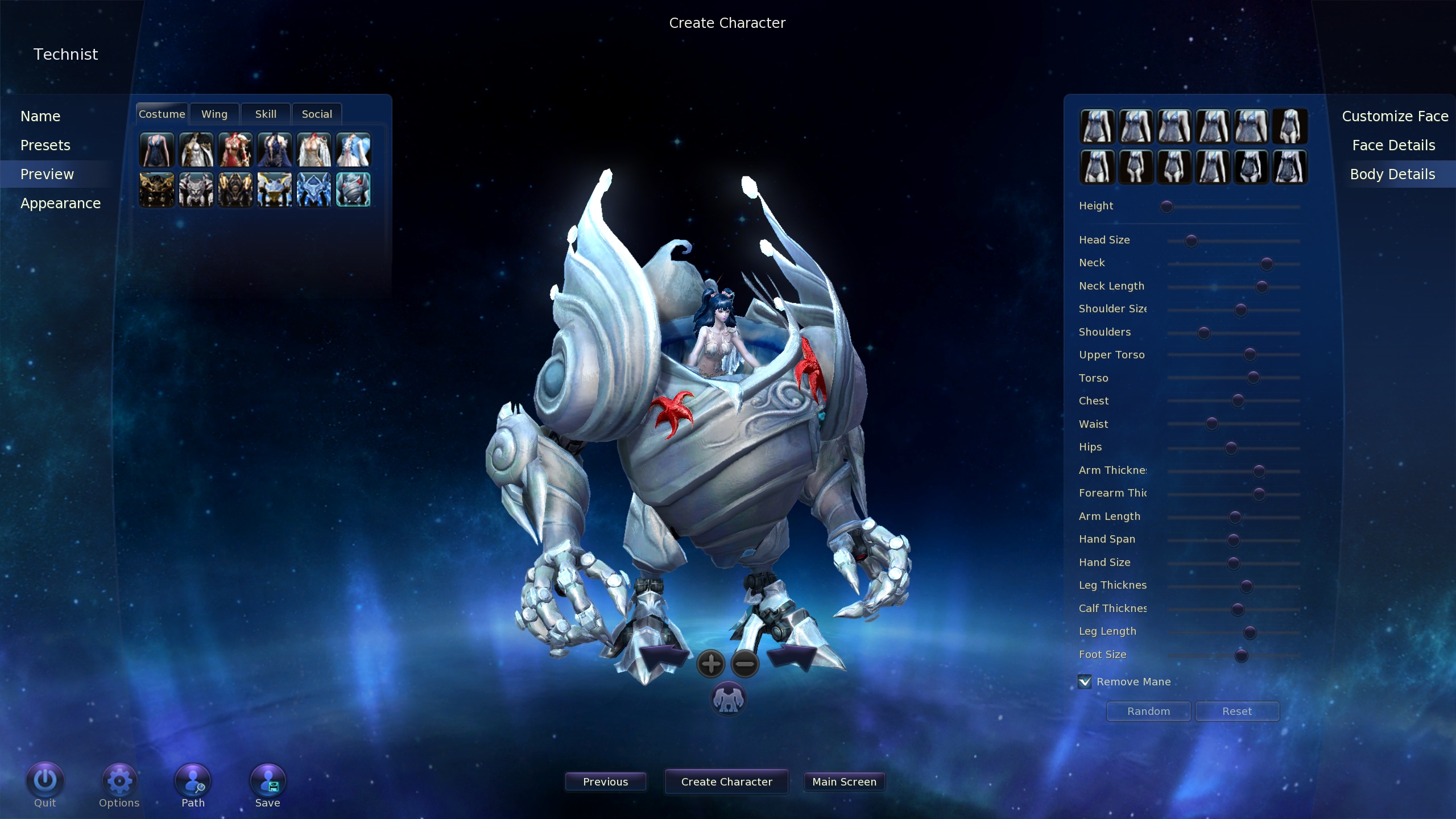Quit the game via power icon
Screen dimensions: 1456x819
pos(45,781)
